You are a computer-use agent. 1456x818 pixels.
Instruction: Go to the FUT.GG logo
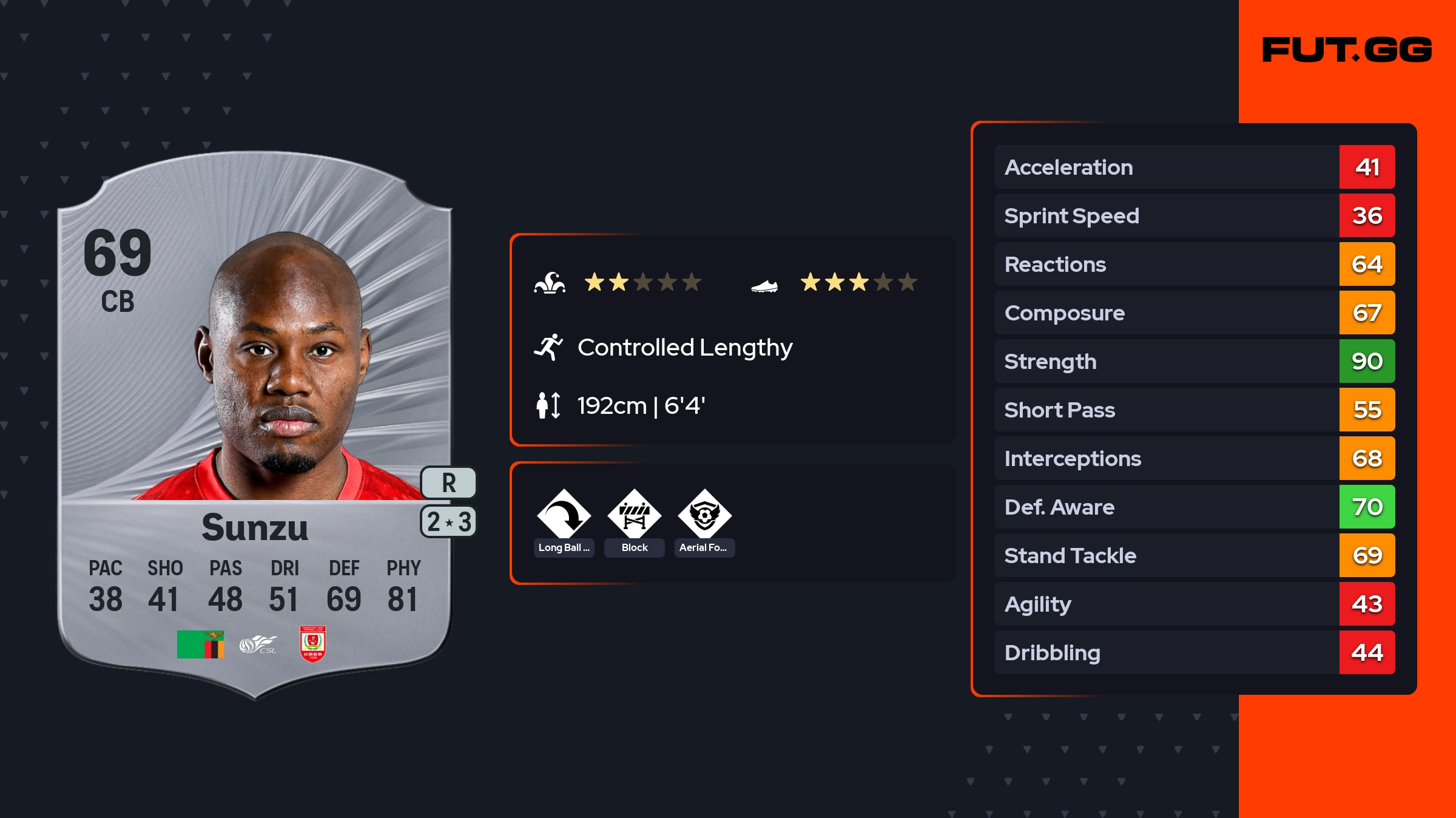click(x=1347, y=50)
